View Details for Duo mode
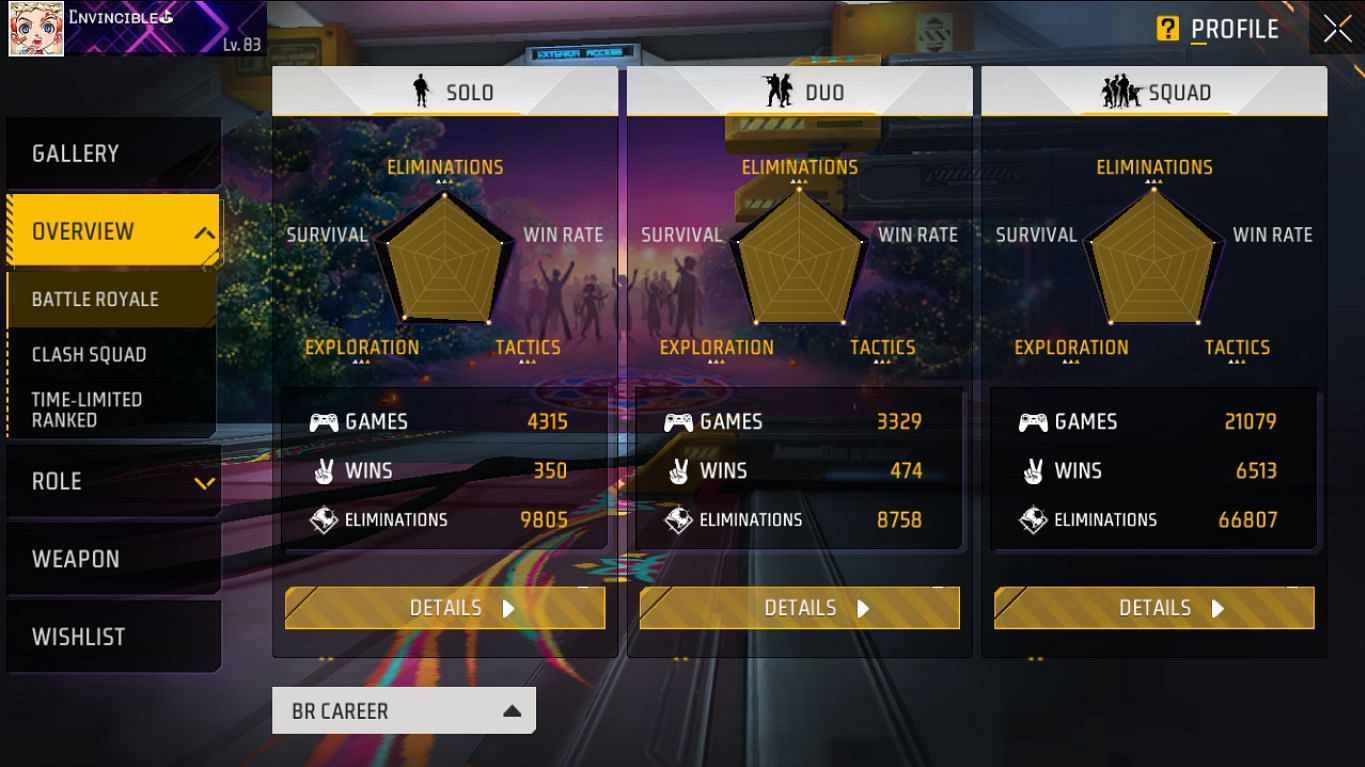 point(799,607)
